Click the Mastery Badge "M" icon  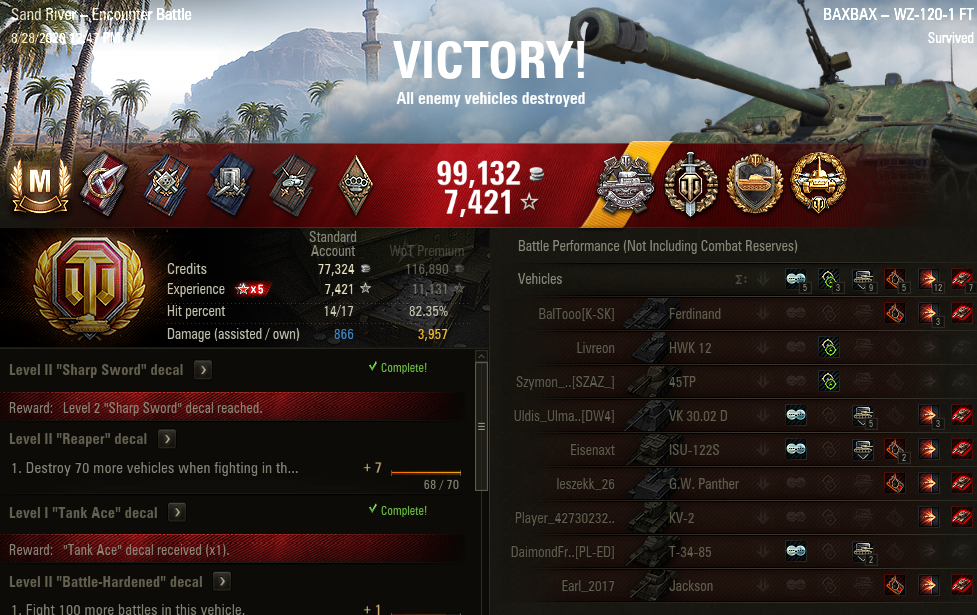click(x=41, y=185)
